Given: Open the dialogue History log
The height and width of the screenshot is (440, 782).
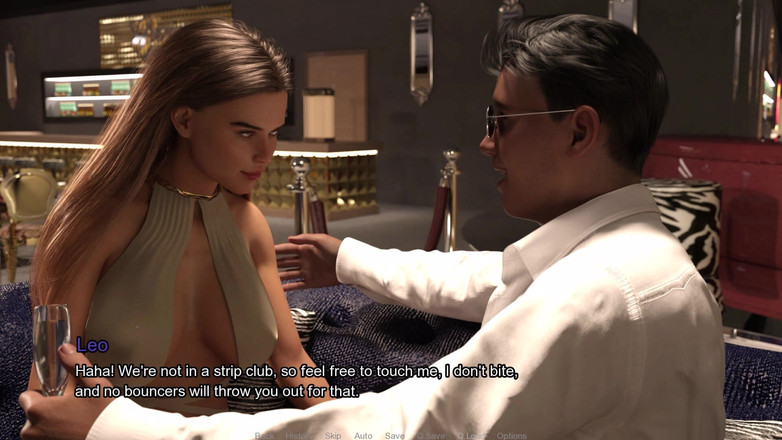Looking at the screenshot, I should (x=298, y=436).
